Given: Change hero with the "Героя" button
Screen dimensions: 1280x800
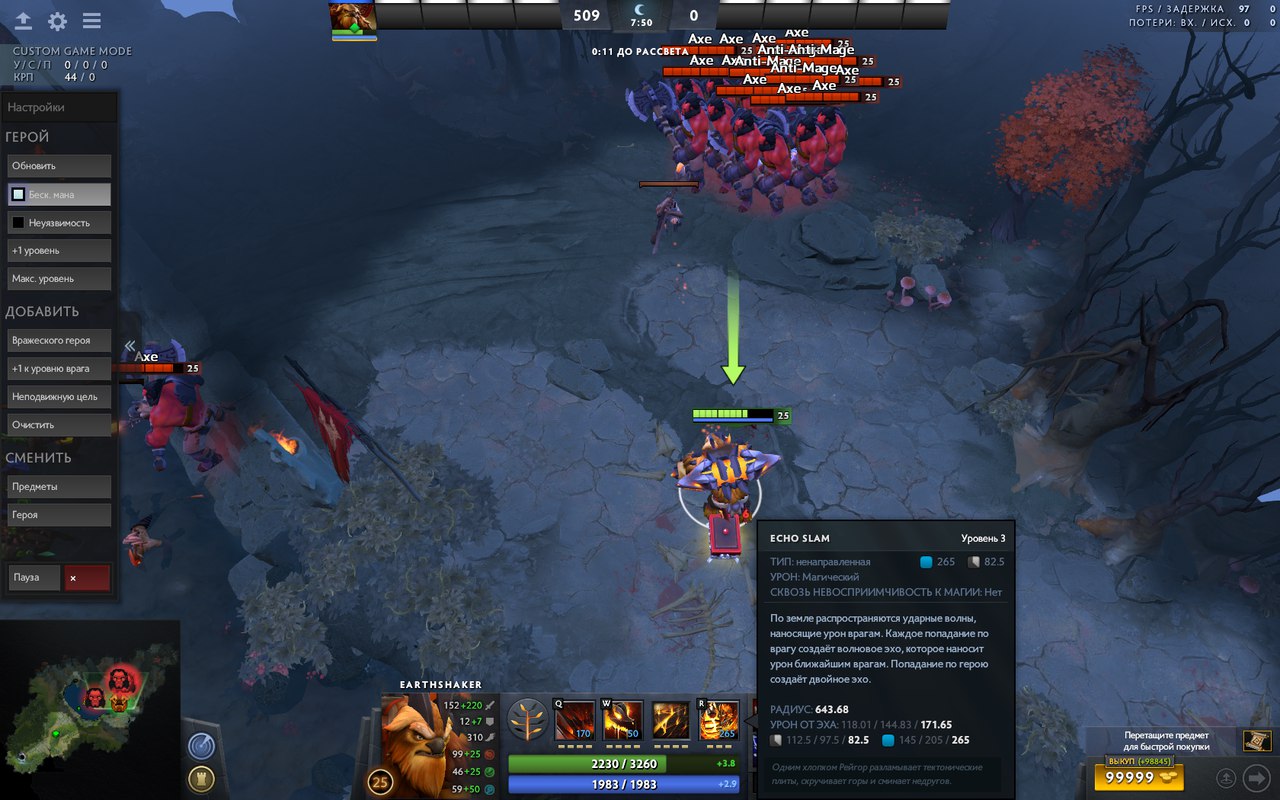Looking at the screenshot, I should (x=59, y=514).
